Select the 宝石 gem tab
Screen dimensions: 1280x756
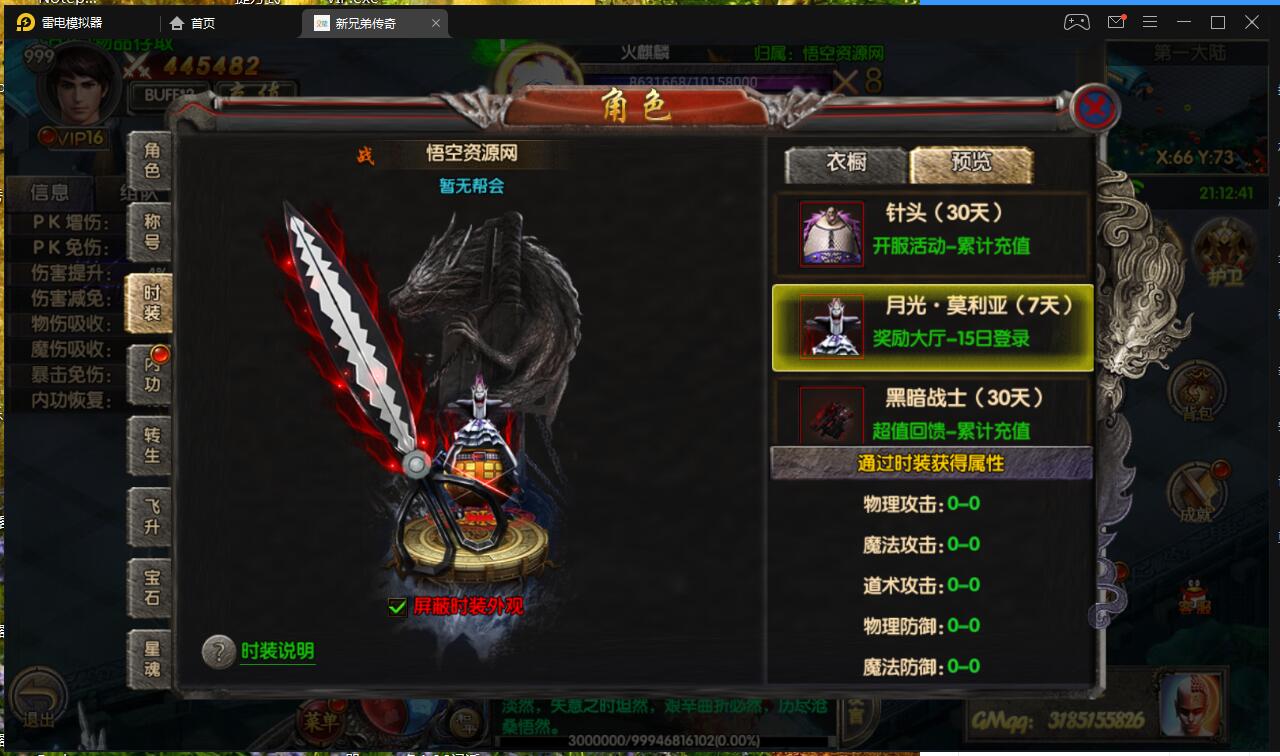pos(151,587)
